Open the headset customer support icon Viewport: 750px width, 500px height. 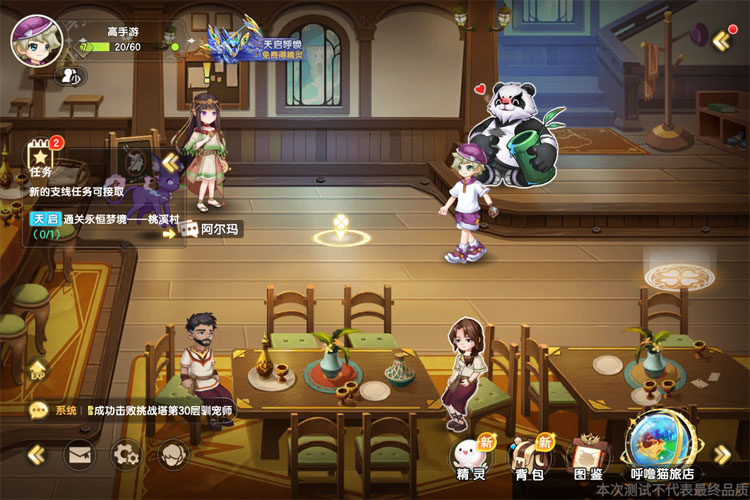pyautogui.click(x=172, y=455)
